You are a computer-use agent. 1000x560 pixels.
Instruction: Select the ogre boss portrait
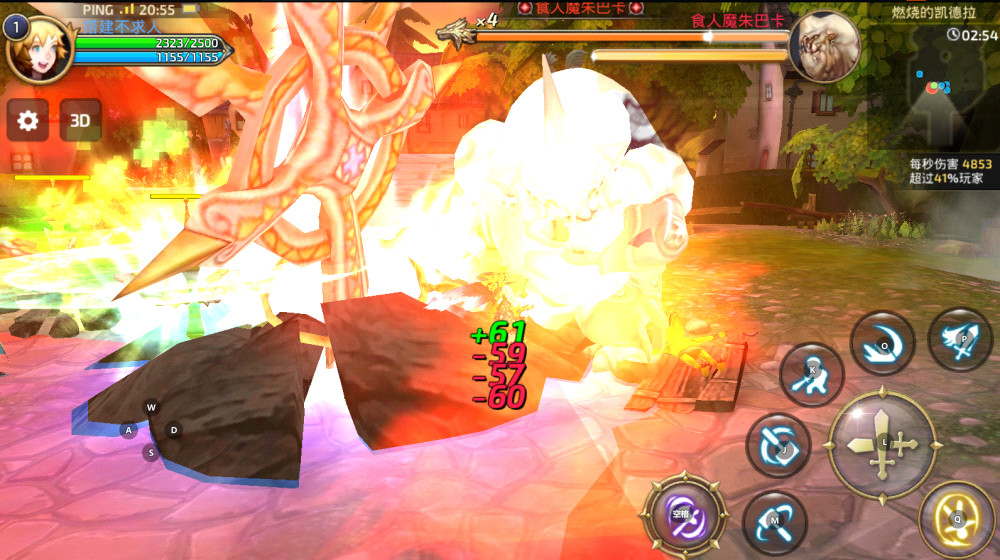coord(824,47)
